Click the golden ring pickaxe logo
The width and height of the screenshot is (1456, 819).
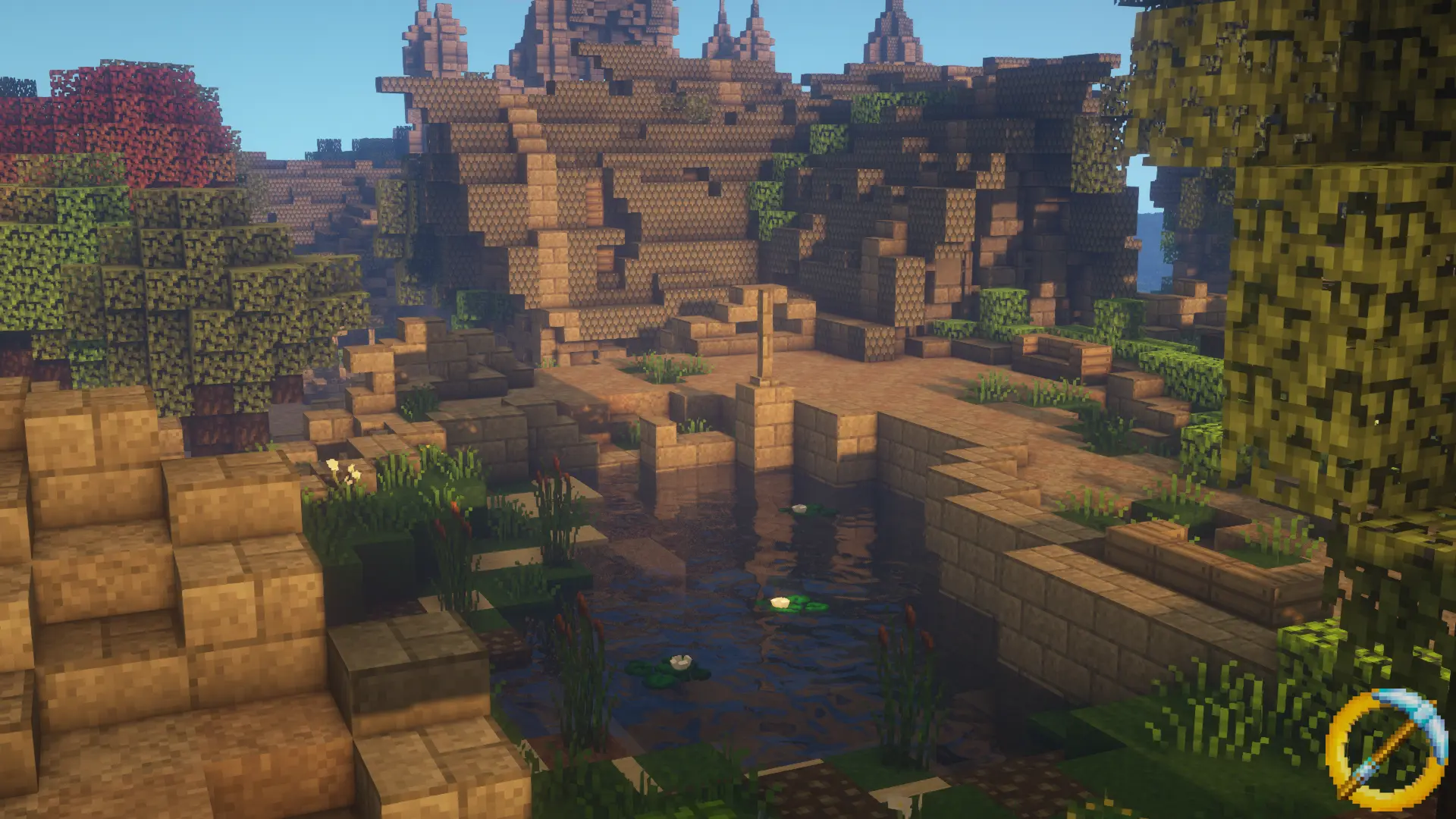coord(1386,747)
